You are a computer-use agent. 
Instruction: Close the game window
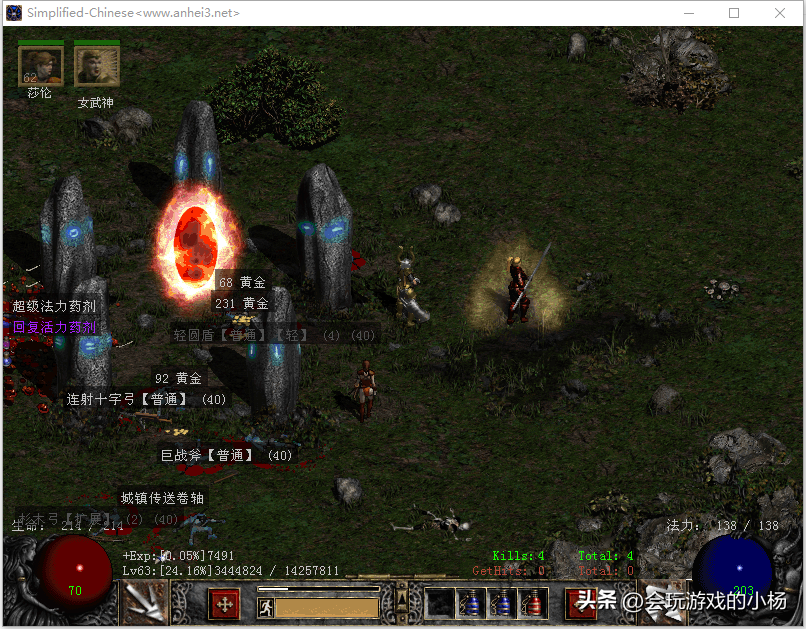(780, 13)
